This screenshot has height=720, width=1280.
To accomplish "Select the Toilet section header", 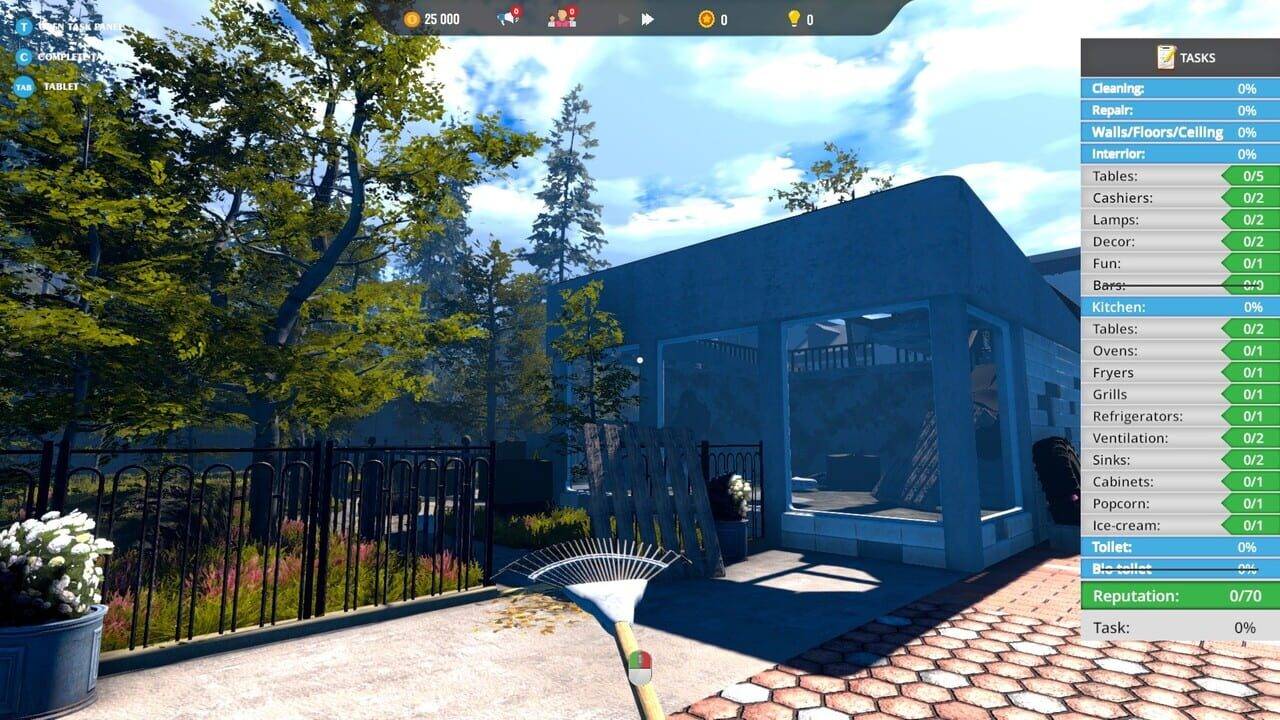I will coord(1178,547).
